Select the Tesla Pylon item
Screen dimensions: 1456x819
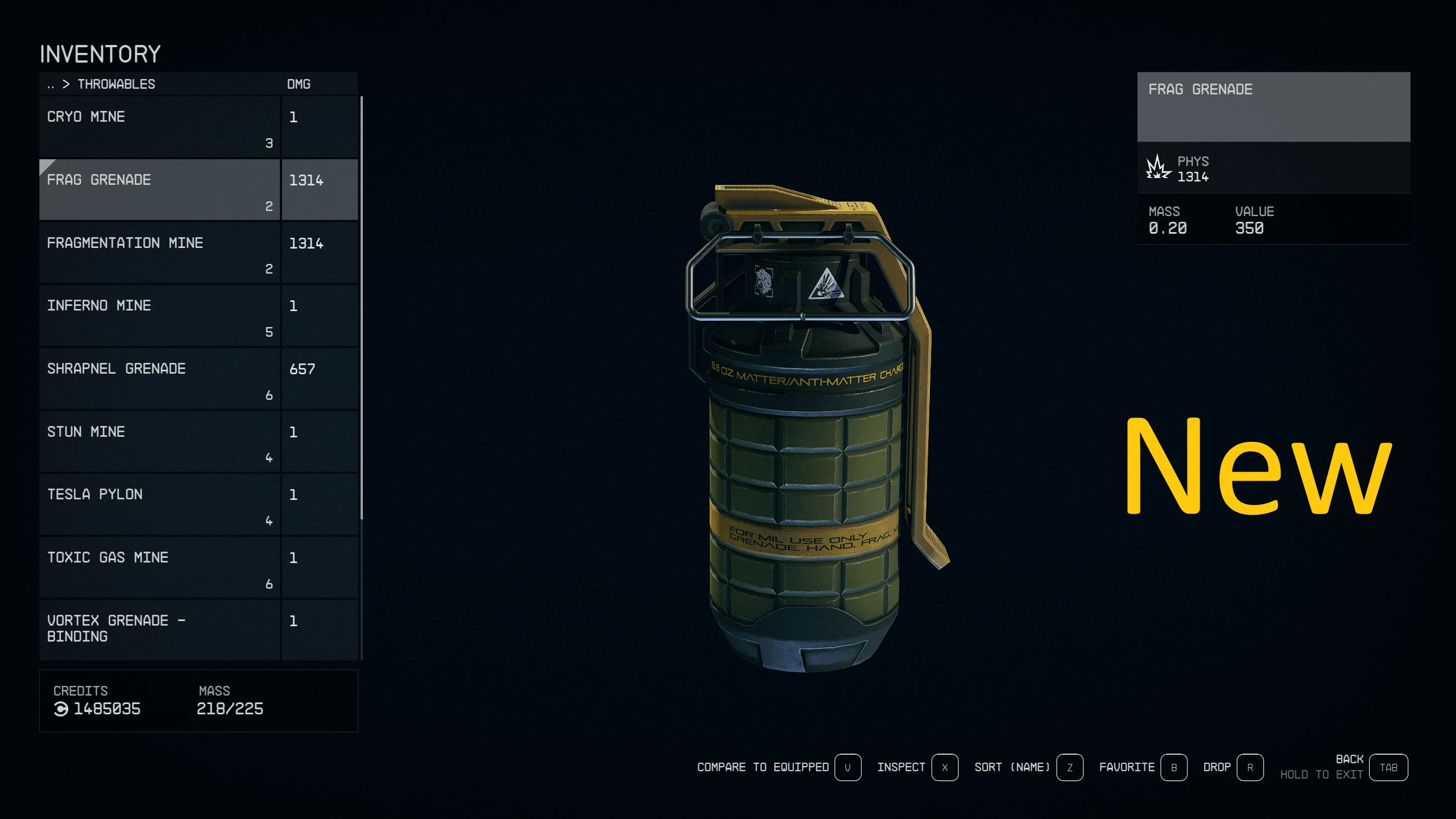159,504
